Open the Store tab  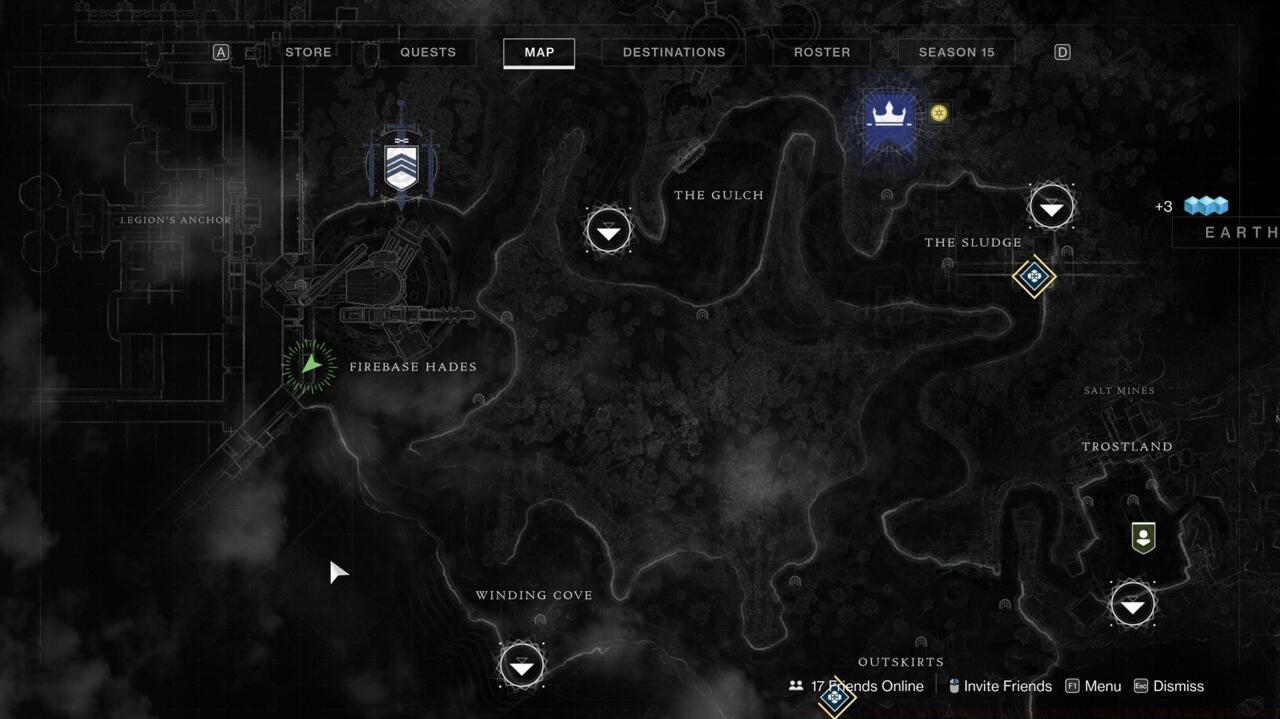tap(308, 52)
